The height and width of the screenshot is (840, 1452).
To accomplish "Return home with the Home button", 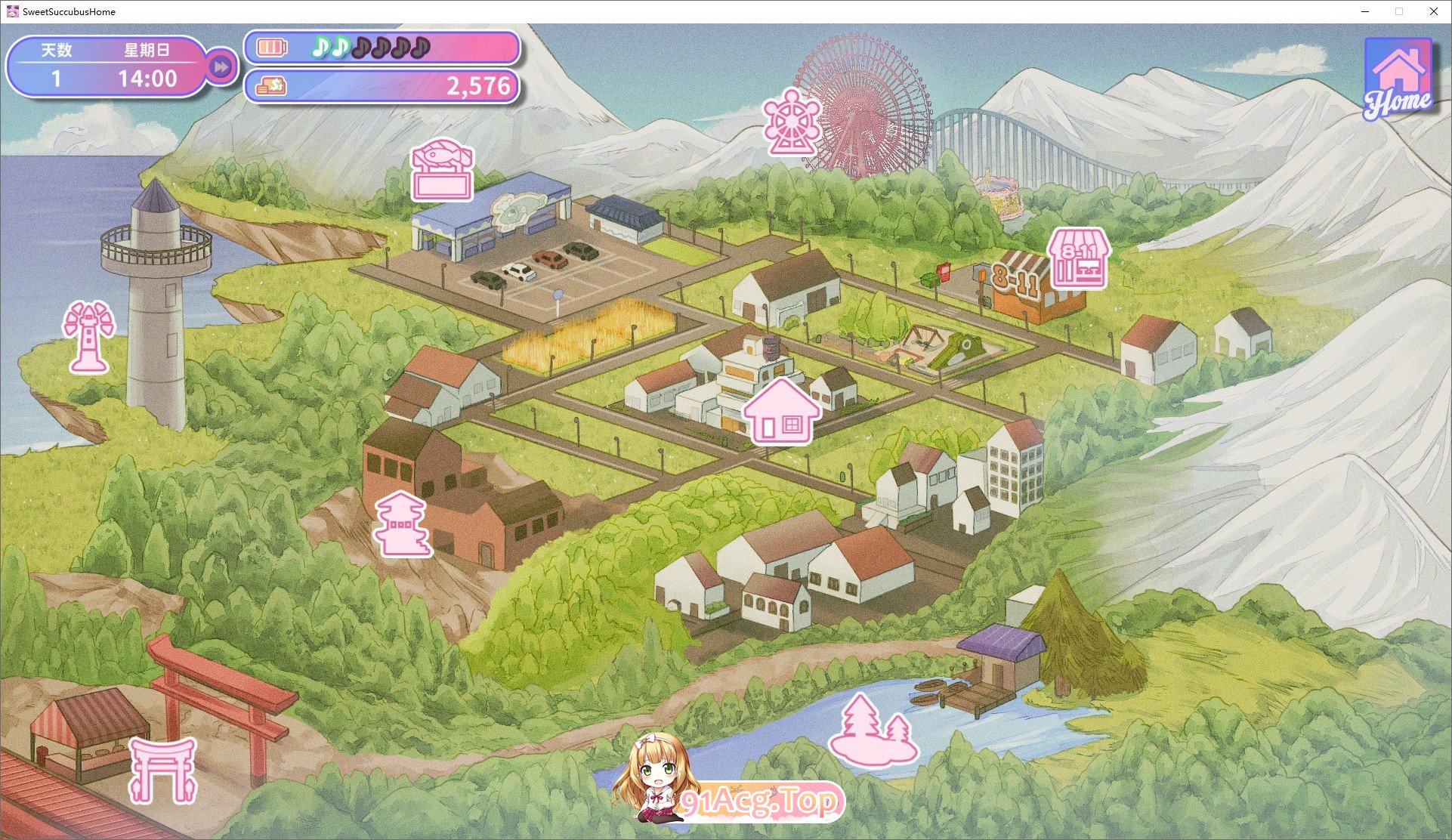I will [x=1398, y=79].
